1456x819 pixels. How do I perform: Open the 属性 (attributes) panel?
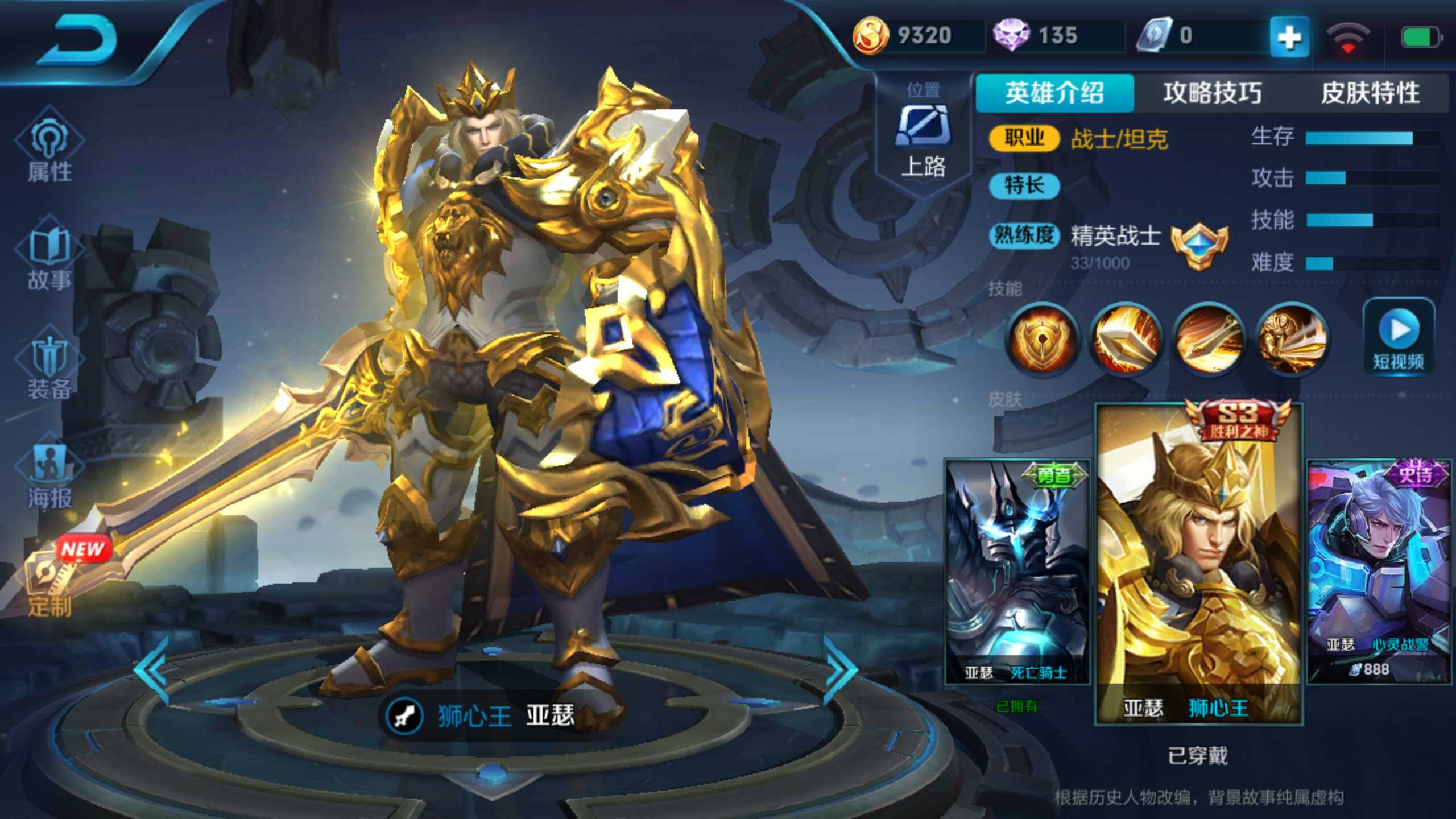click(x=48, y=148)
